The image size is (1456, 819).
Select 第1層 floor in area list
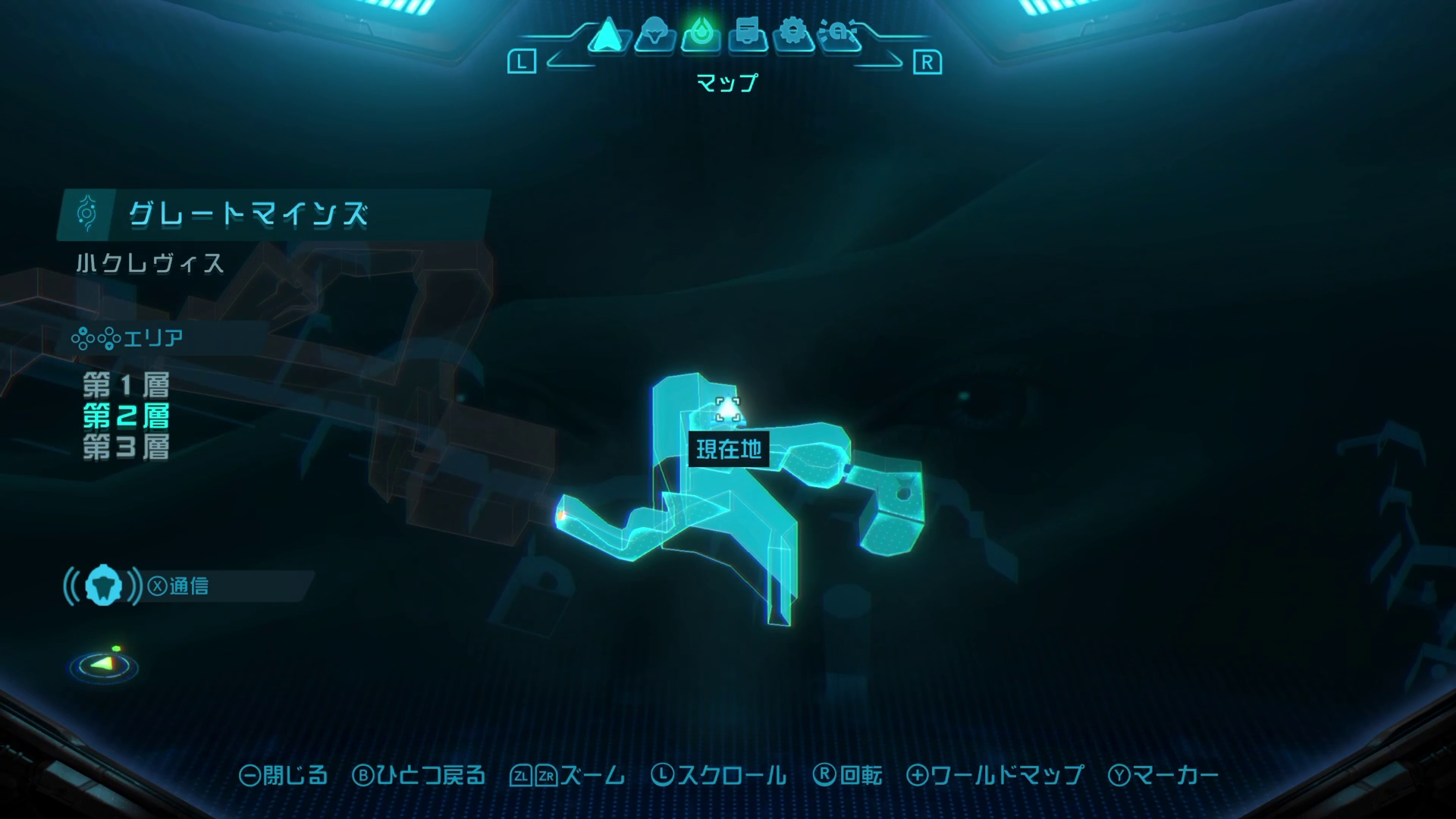[x=126, y=385]
